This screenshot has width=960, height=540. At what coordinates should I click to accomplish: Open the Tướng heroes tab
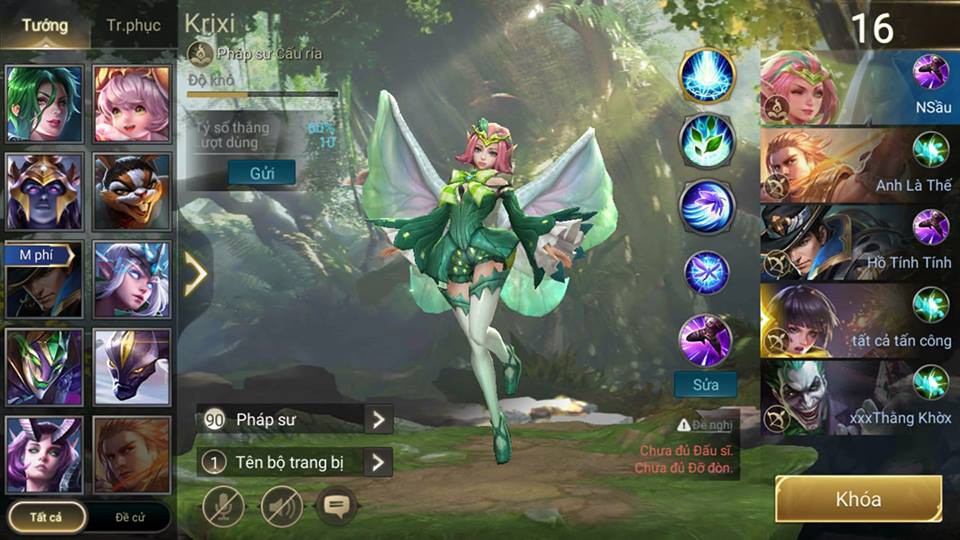tap(45, 26)
